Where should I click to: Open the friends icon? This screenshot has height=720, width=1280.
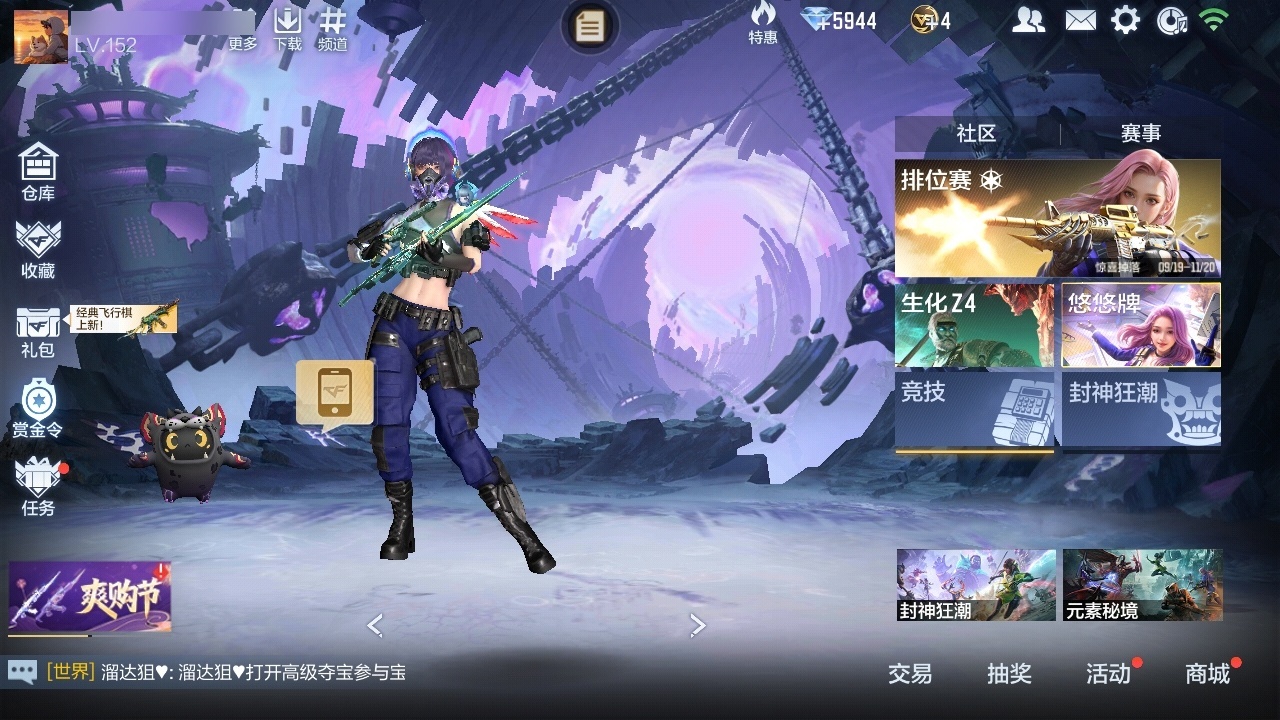point(1028,20)
